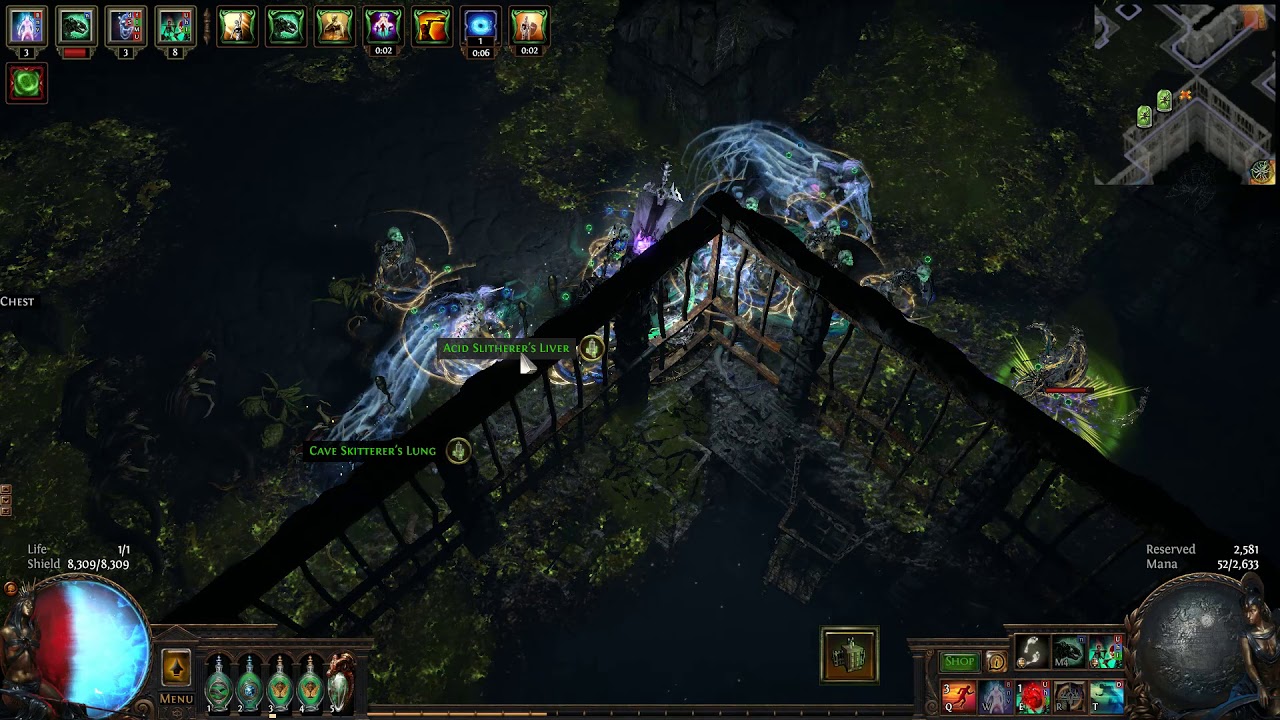Click the minimap in the corner
The height and width of the screenshot is (720, 1280).
[1186, 95]
